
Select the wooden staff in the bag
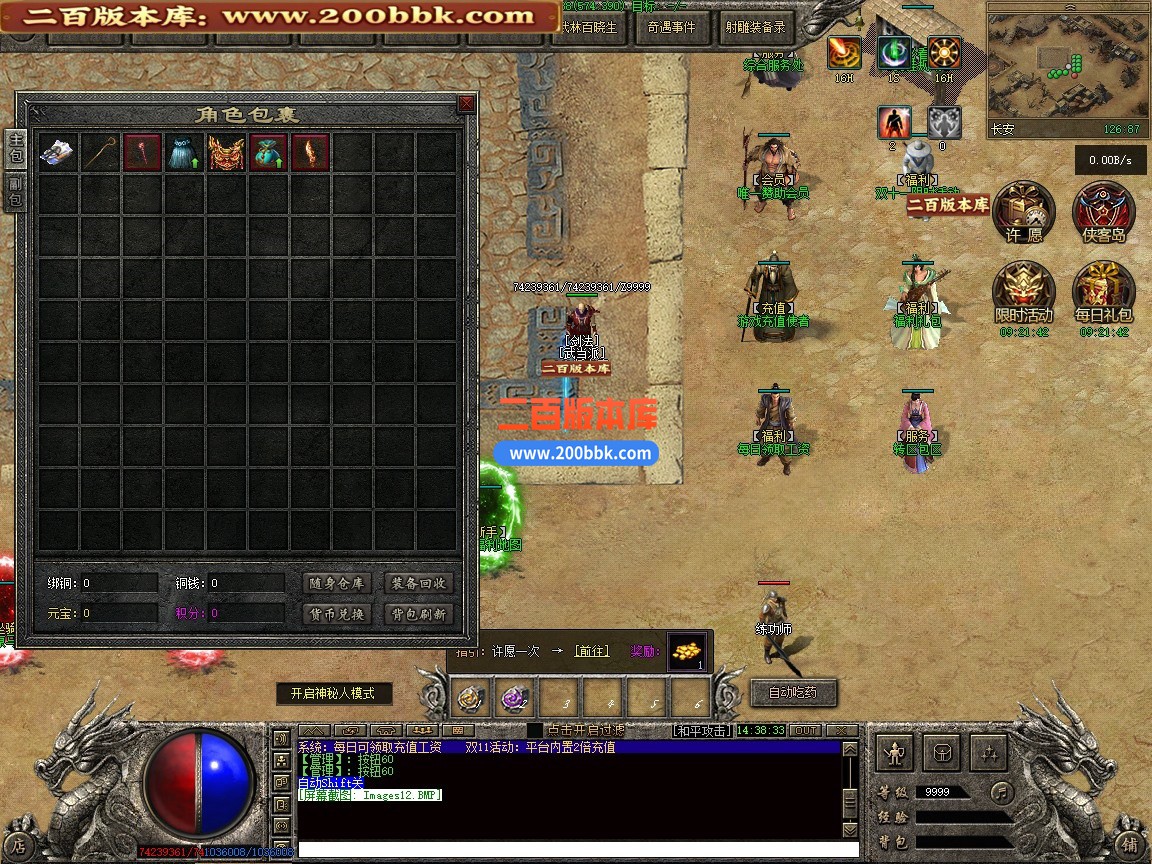tap(99, 153)
